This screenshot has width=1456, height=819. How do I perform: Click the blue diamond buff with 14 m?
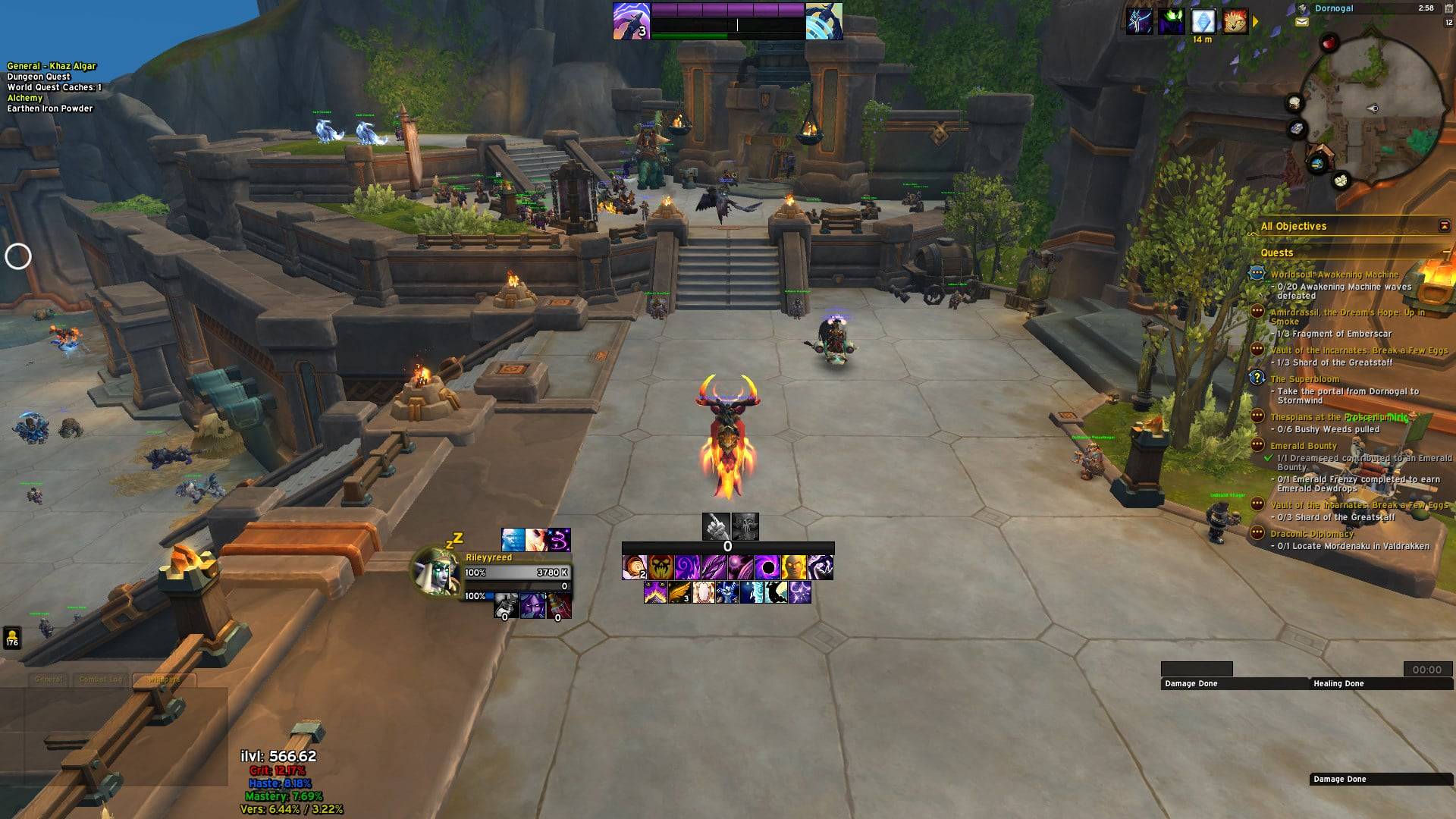1203,21
